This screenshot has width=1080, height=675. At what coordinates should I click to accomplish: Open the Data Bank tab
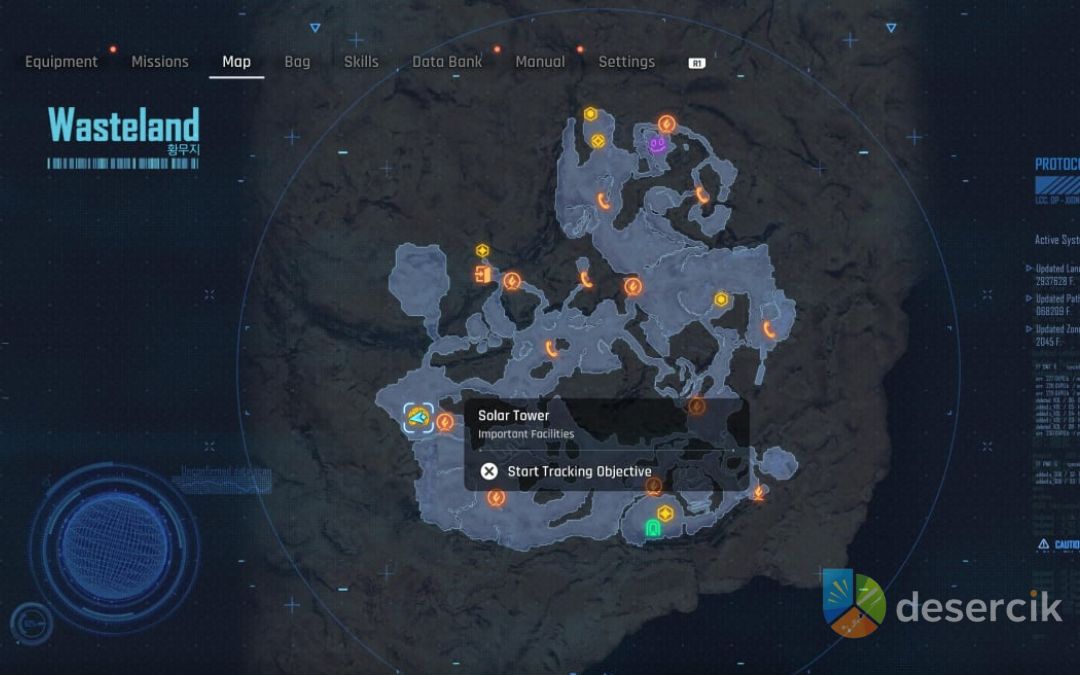coord(447,62)
